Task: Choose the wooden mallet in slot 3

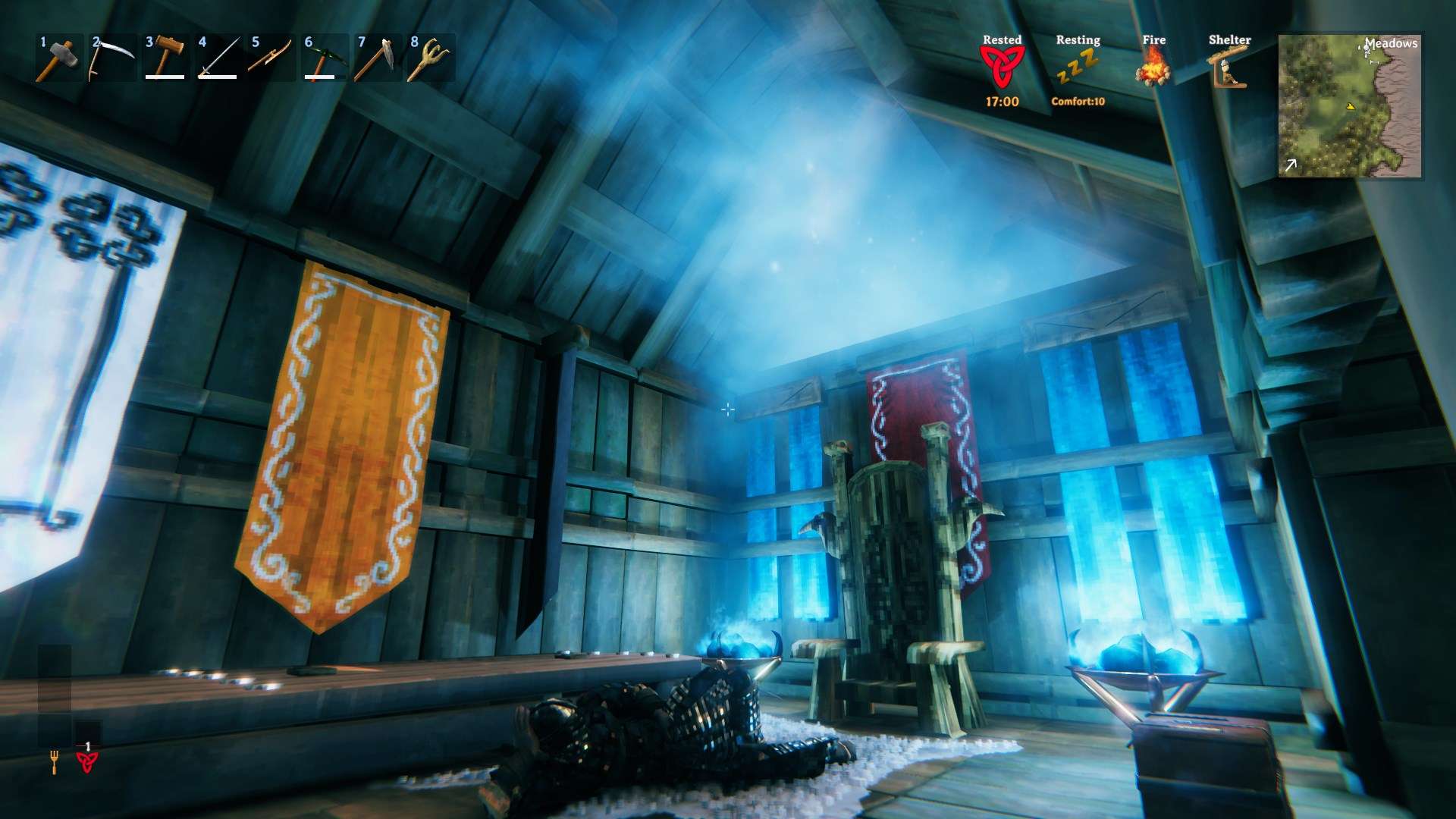Action: click(165, 58)
